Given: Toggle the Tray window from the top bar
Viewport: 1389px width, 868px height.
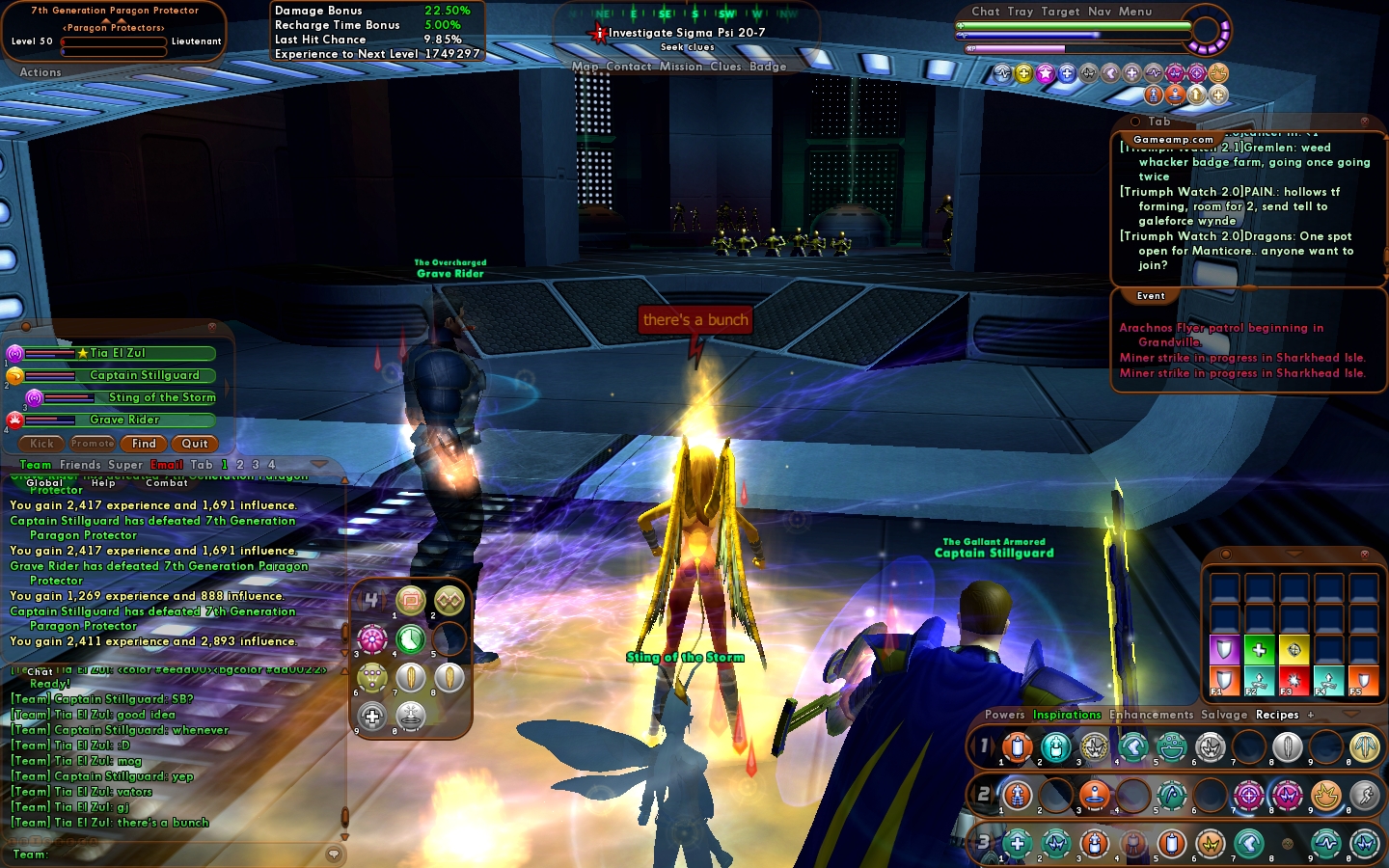Looking at the screenshot, I should [1021, 12].
